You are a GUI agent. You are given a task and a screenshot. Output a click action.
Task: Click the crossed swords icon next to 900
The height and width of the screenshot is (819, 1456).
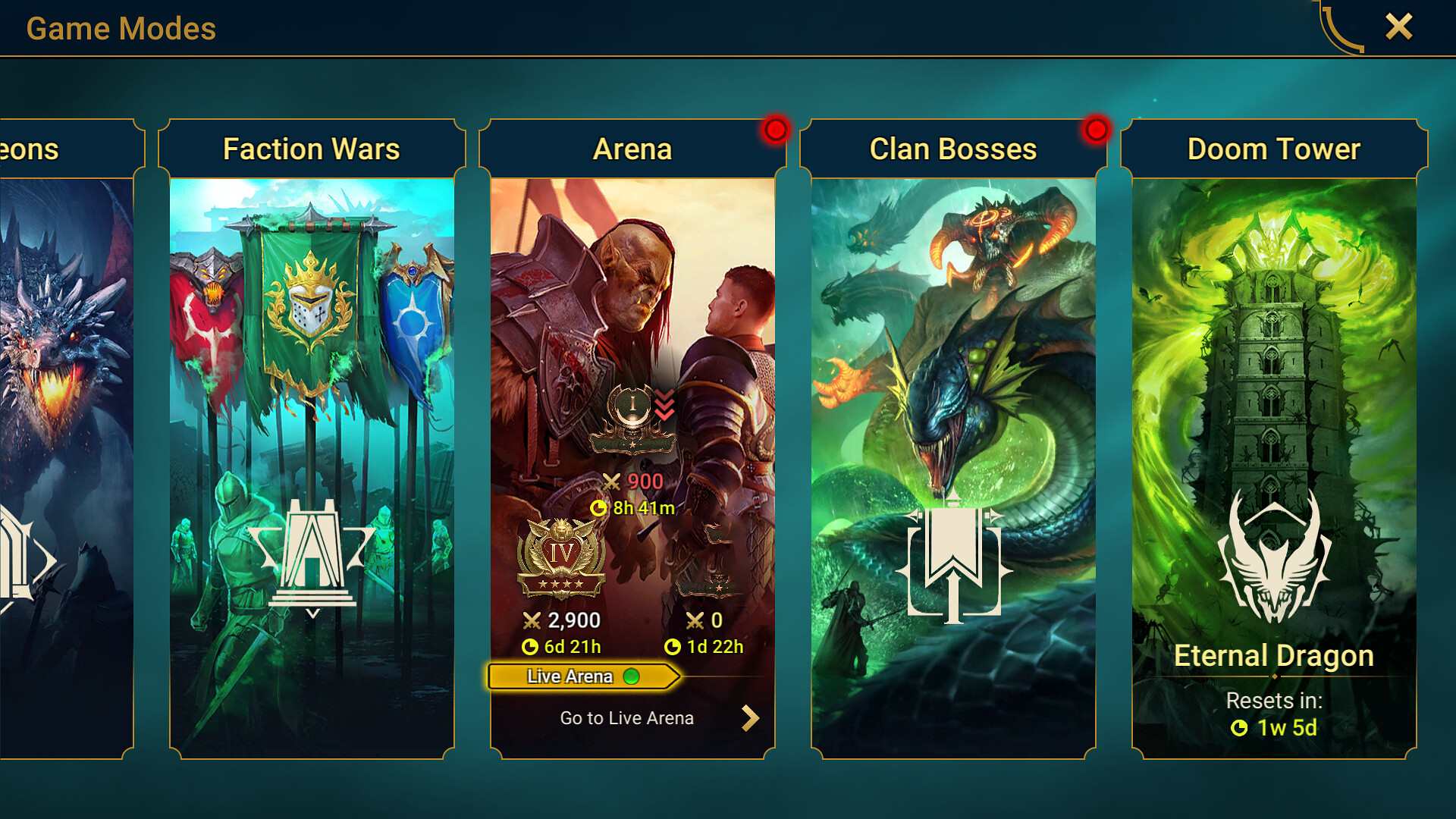(x=610, y=482)
